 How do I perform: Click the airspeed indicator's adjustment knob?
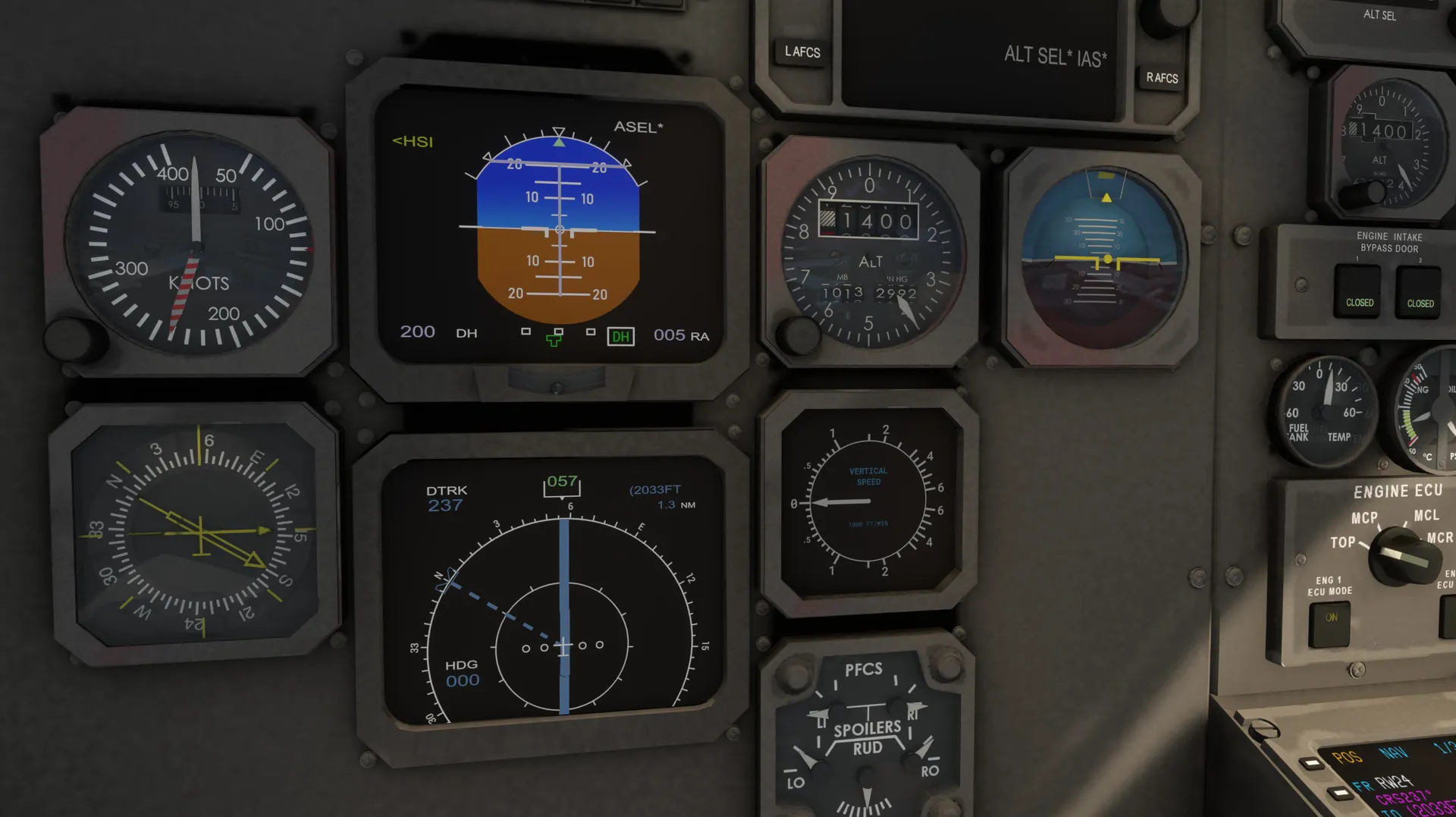tap(74, 338)
